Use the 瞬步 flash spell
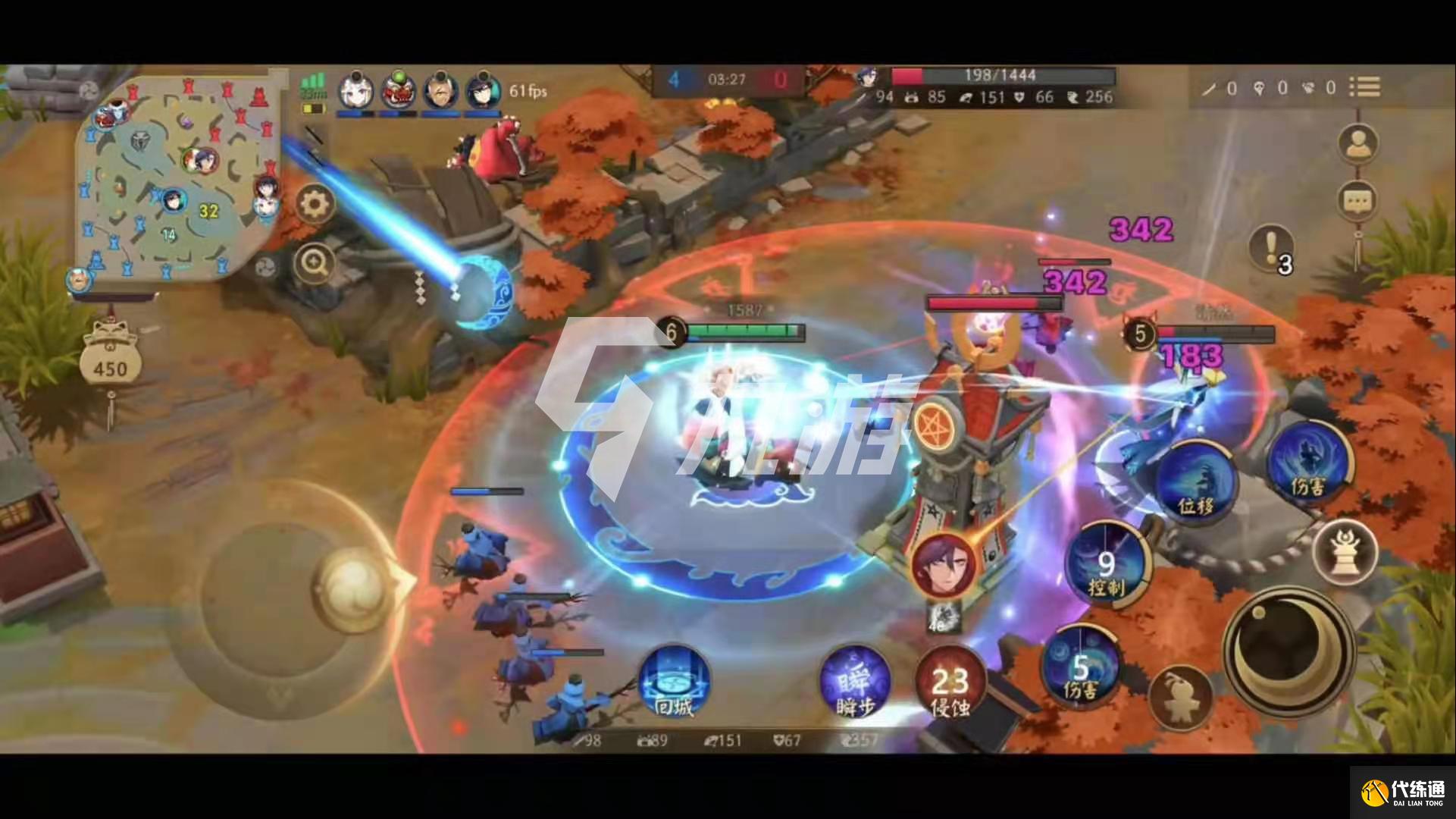 coord(855,682)
